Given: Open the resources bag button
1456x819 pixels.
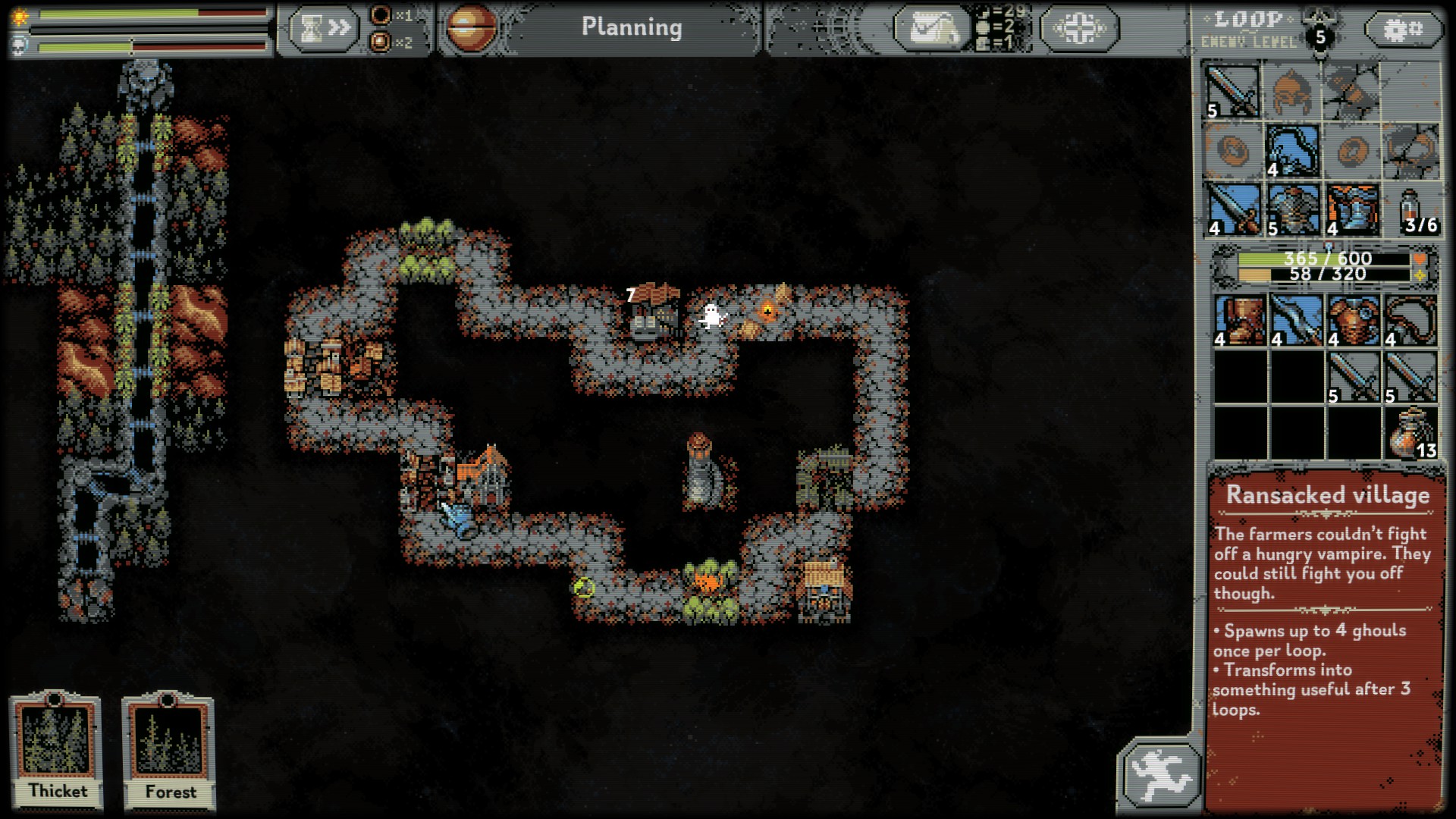Looking at the screenshot, I should [930, 29].
